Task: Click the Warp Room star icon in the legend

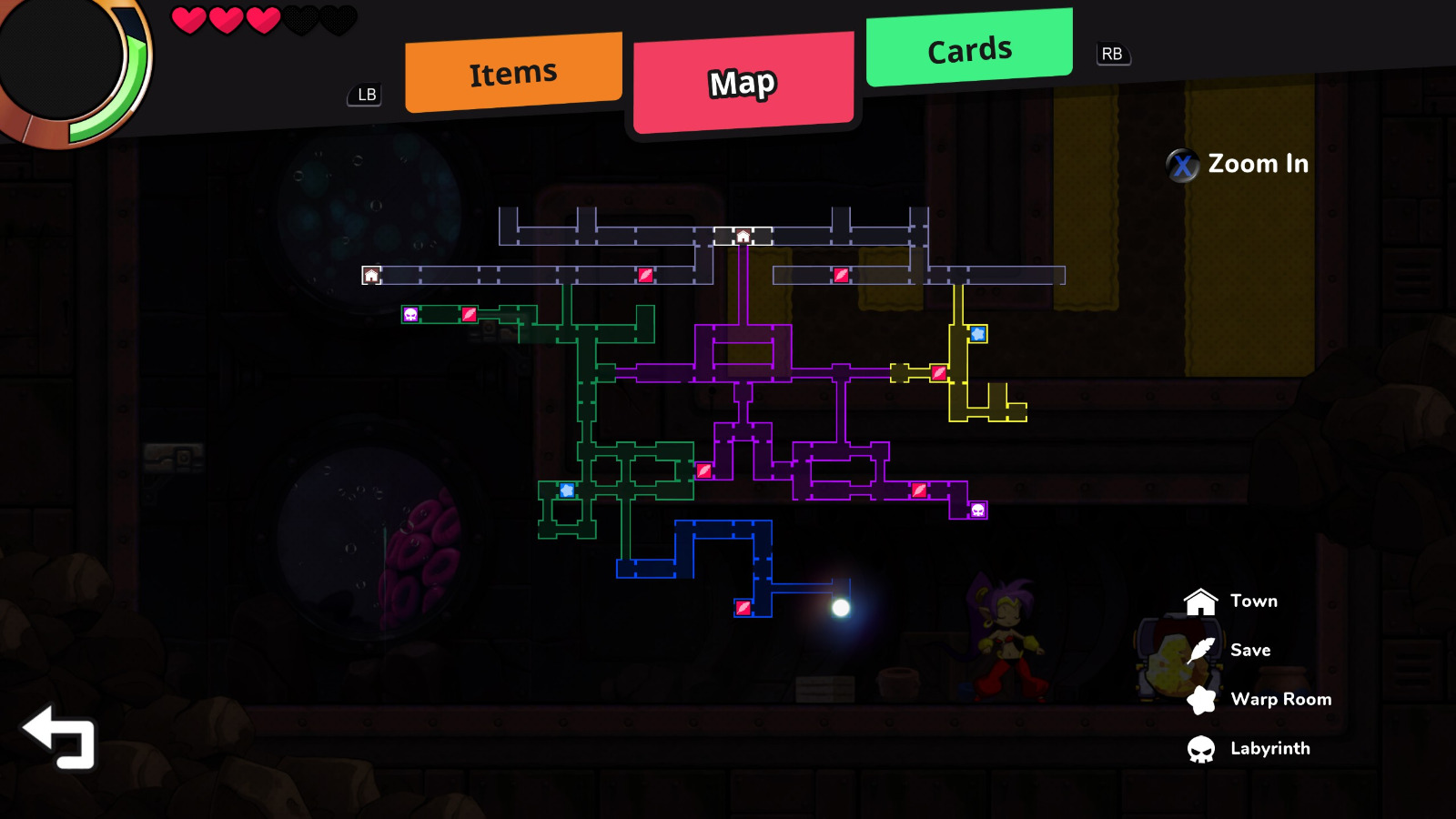Action: click(x=1201, y=699)
